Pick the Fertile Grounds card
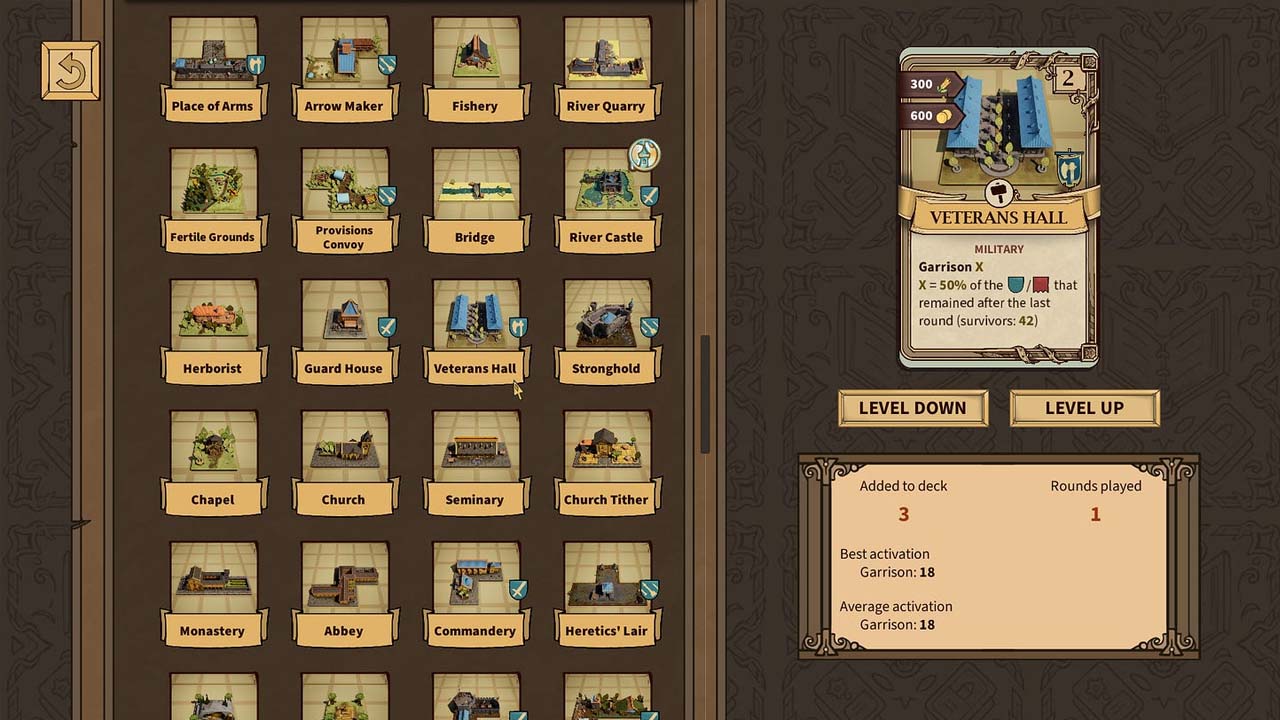Image resolution: width=1280 pixels, height=720 pixels. (x=212, y=199)
